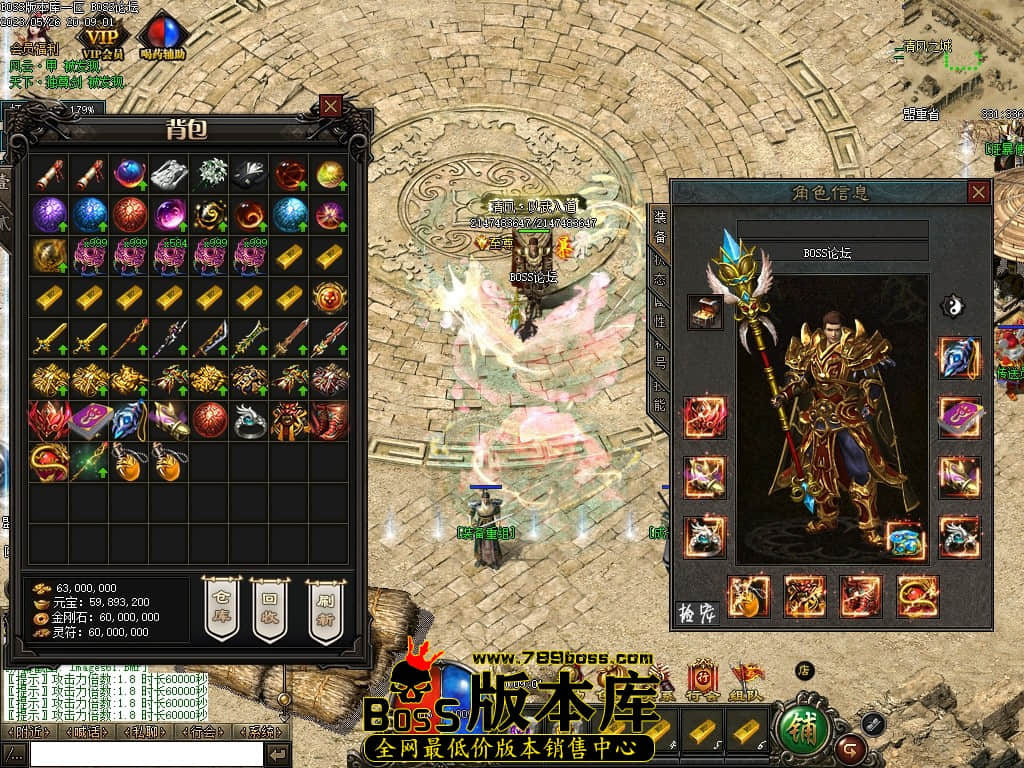Select the purple spellbook in the backpack
The image size is (1024, 768).
point(89,420)
